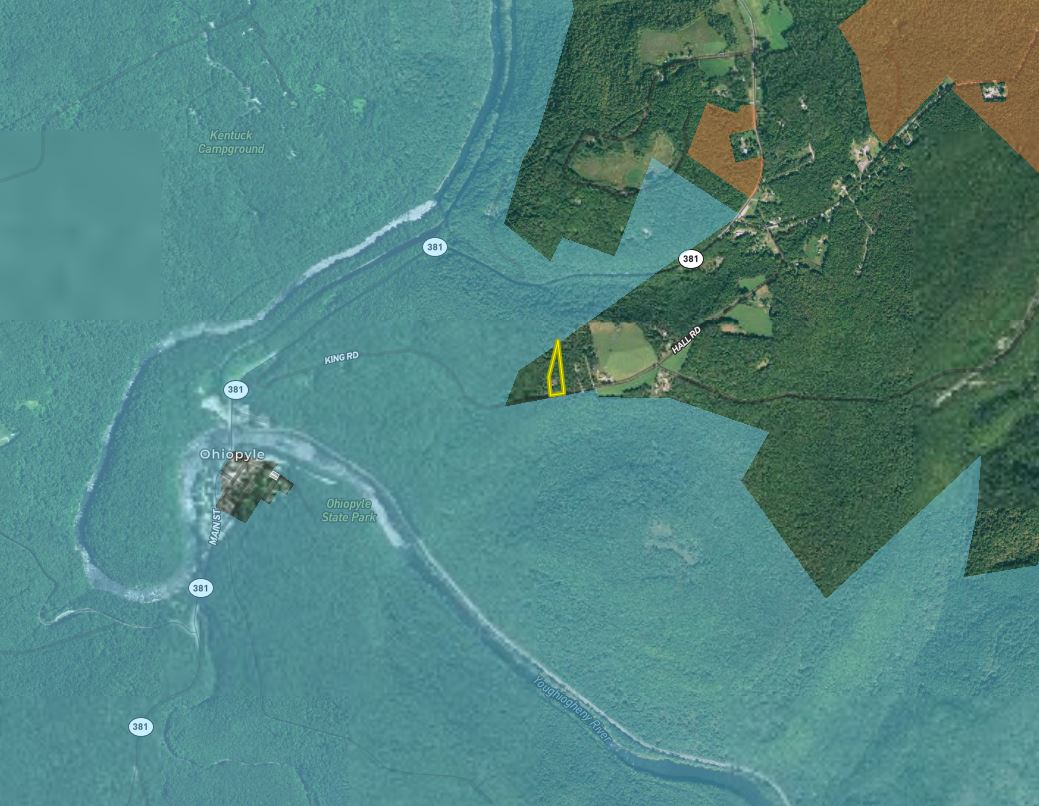Open the Ohiopyle State Park place label

[x=349, y=510]
